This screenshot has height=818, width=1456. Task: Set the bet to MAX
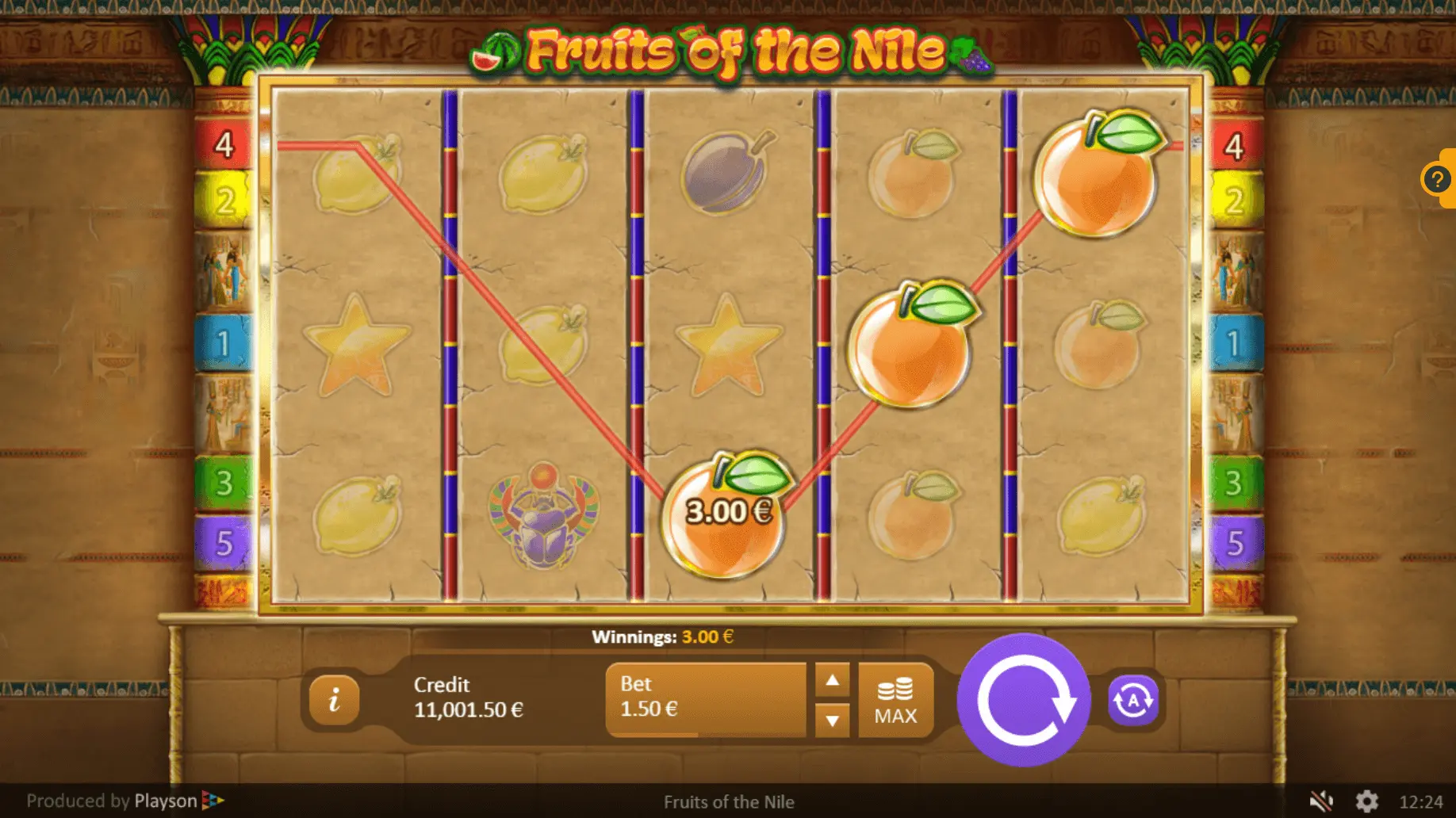pyautogui.click(x=895, y=701)
